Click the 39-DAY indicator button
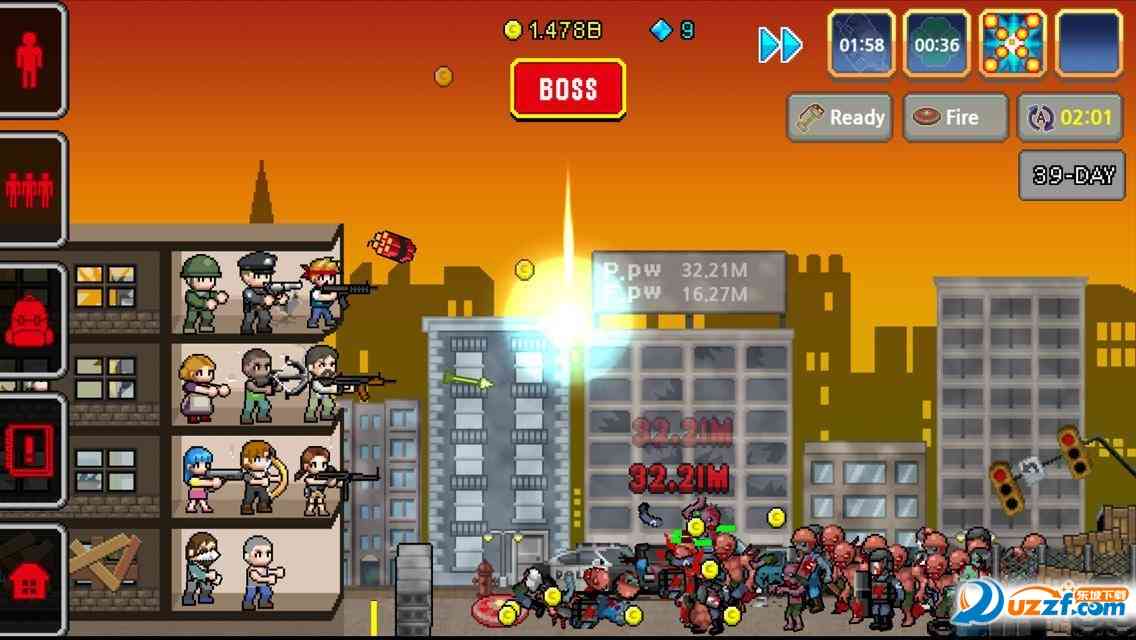The width and height of the screenshot is (1136, 640). [x=1072, y=176]
